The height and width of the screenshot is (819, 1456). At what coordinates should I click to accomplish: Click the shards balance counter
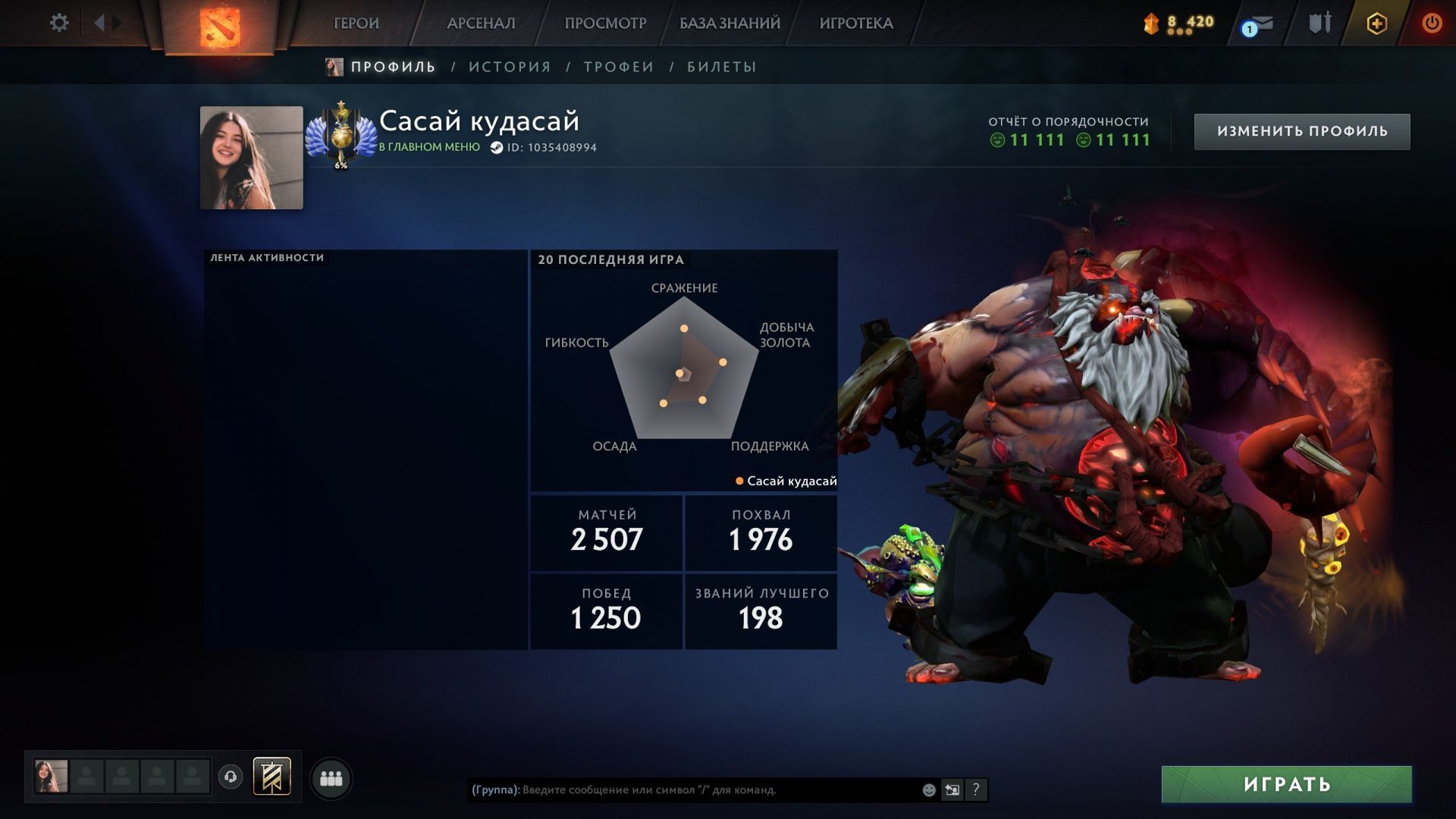click(x=1179, y=24)
